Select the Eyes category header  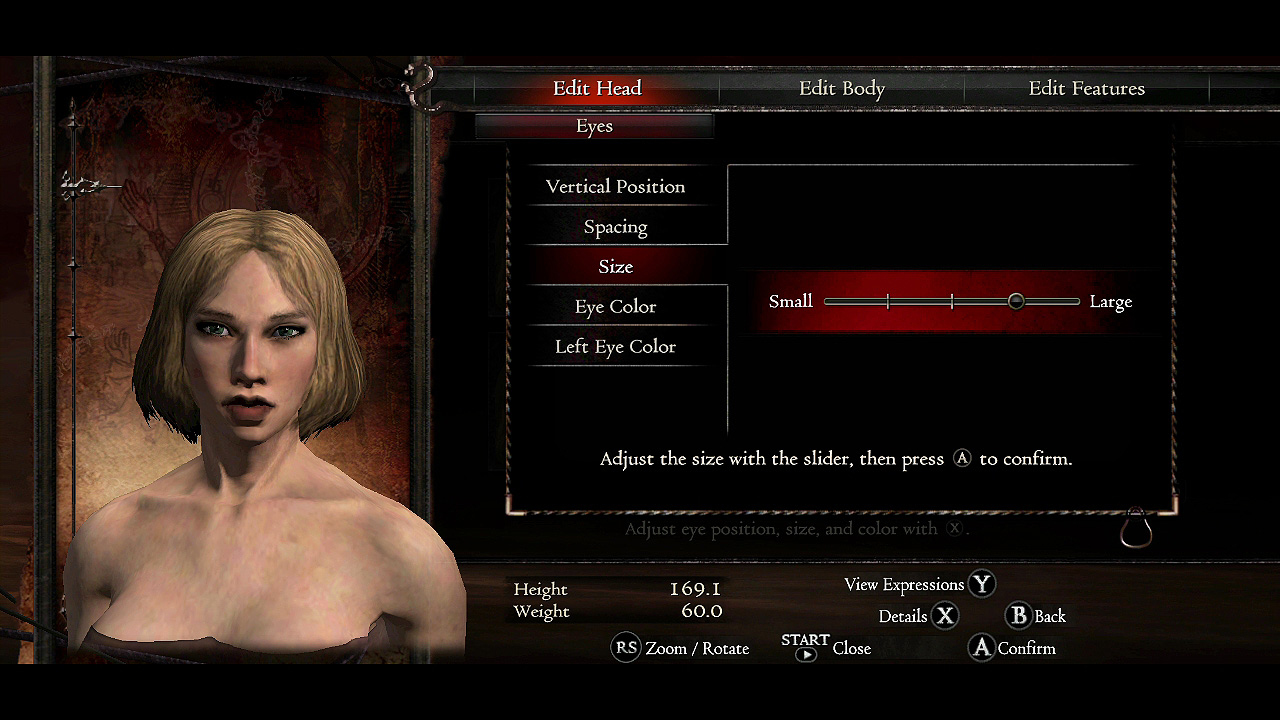tap(594, 126)
